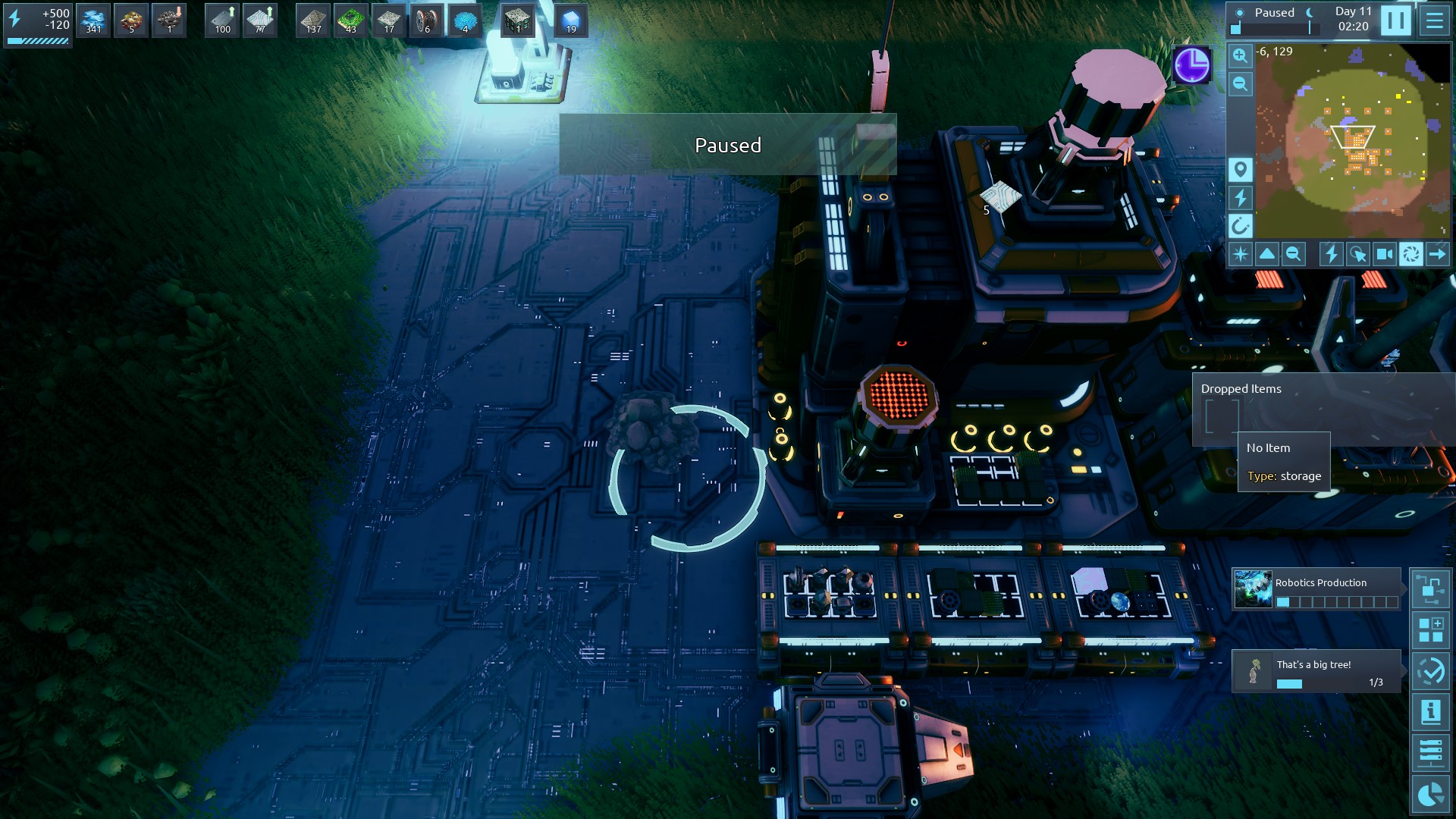
Task: Click the purple clock icon beside the minimap
Action: 1191,65
